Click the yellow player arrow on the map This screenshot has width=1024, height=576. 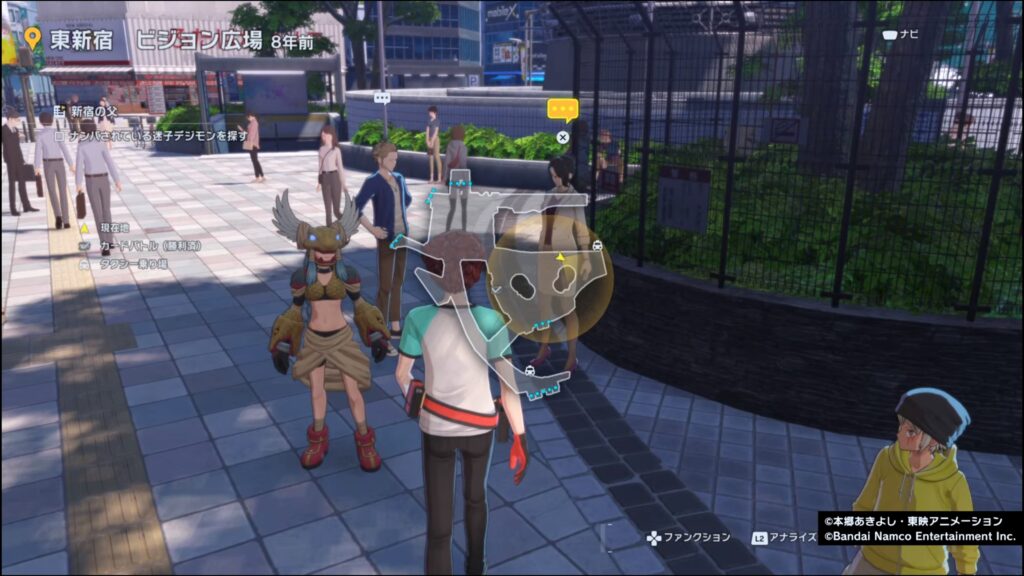[x=561, y=257]
